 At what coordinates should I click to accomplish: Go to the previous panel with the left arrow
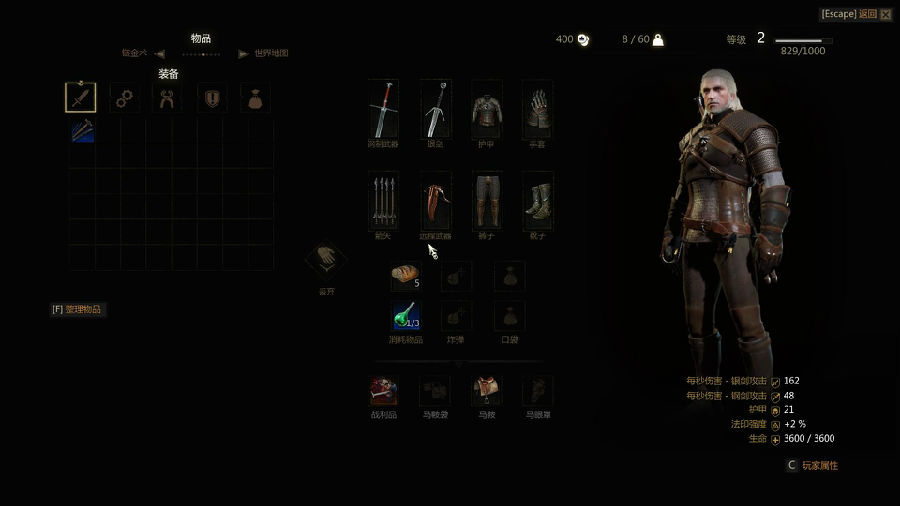[x=160, y=54]
